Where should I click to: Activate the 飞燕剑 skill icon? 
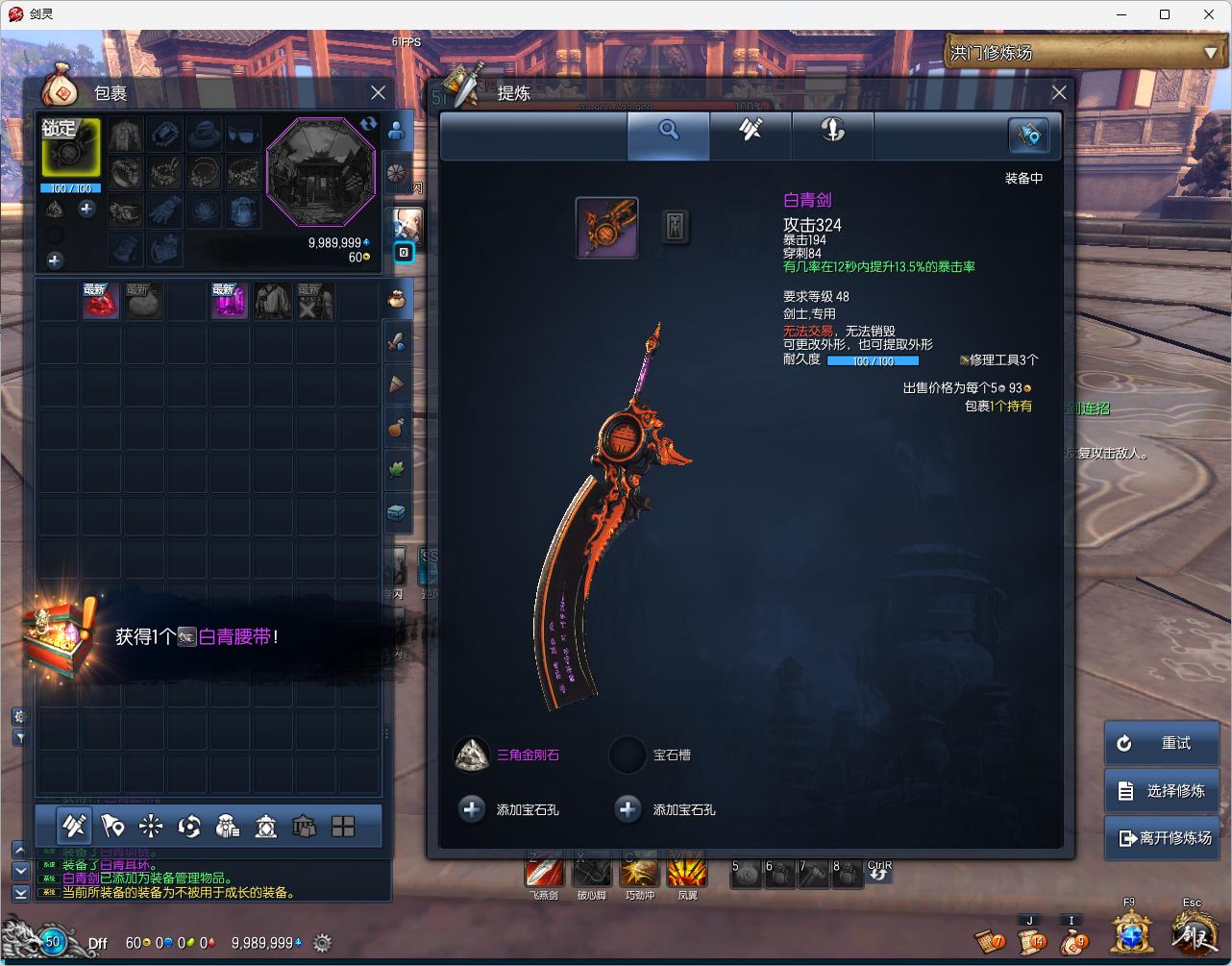(544, 872)
